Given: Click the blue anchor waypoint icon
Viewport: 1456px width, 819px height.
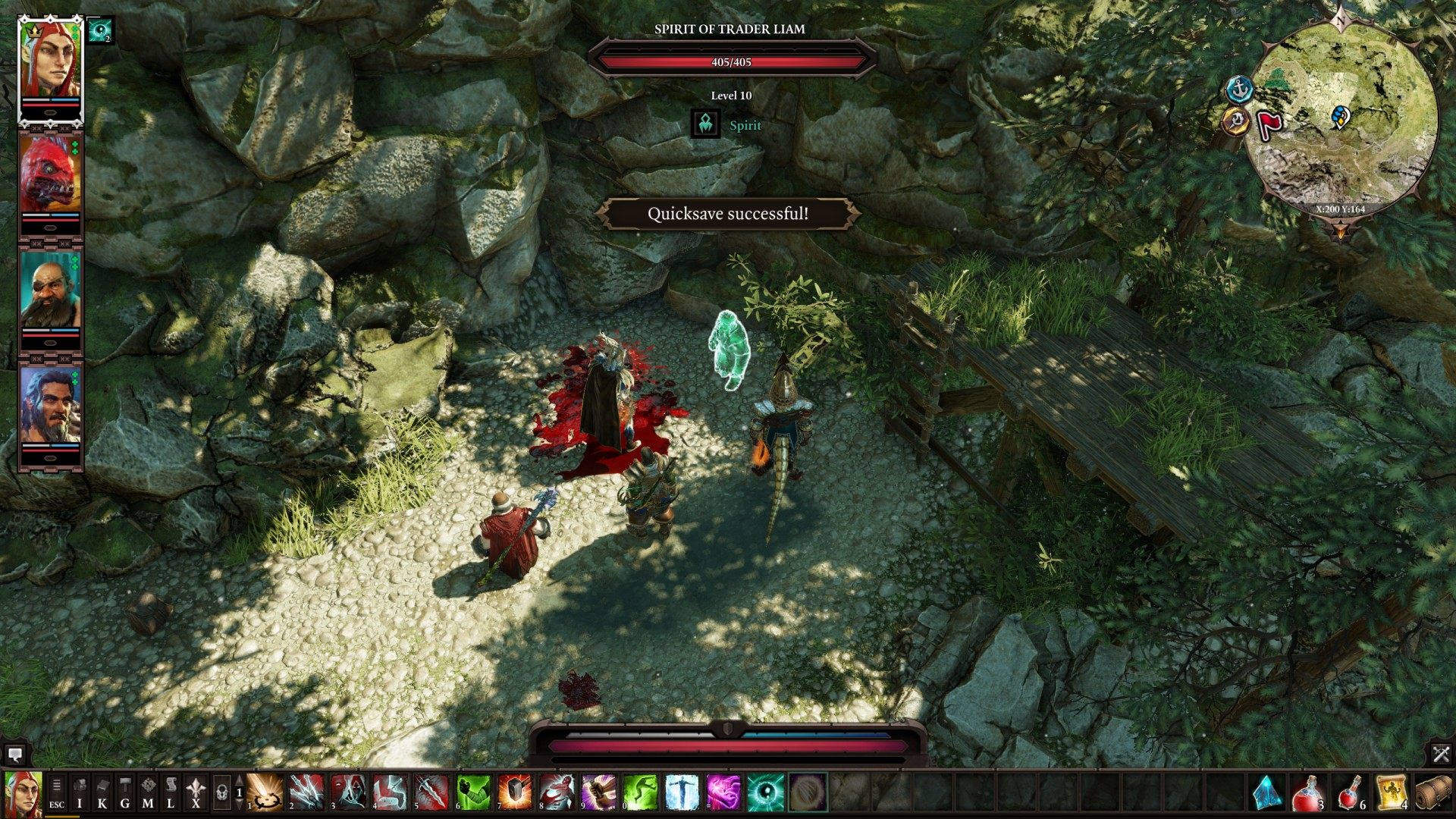Looking at the screenshot, I should [1239, 89].
